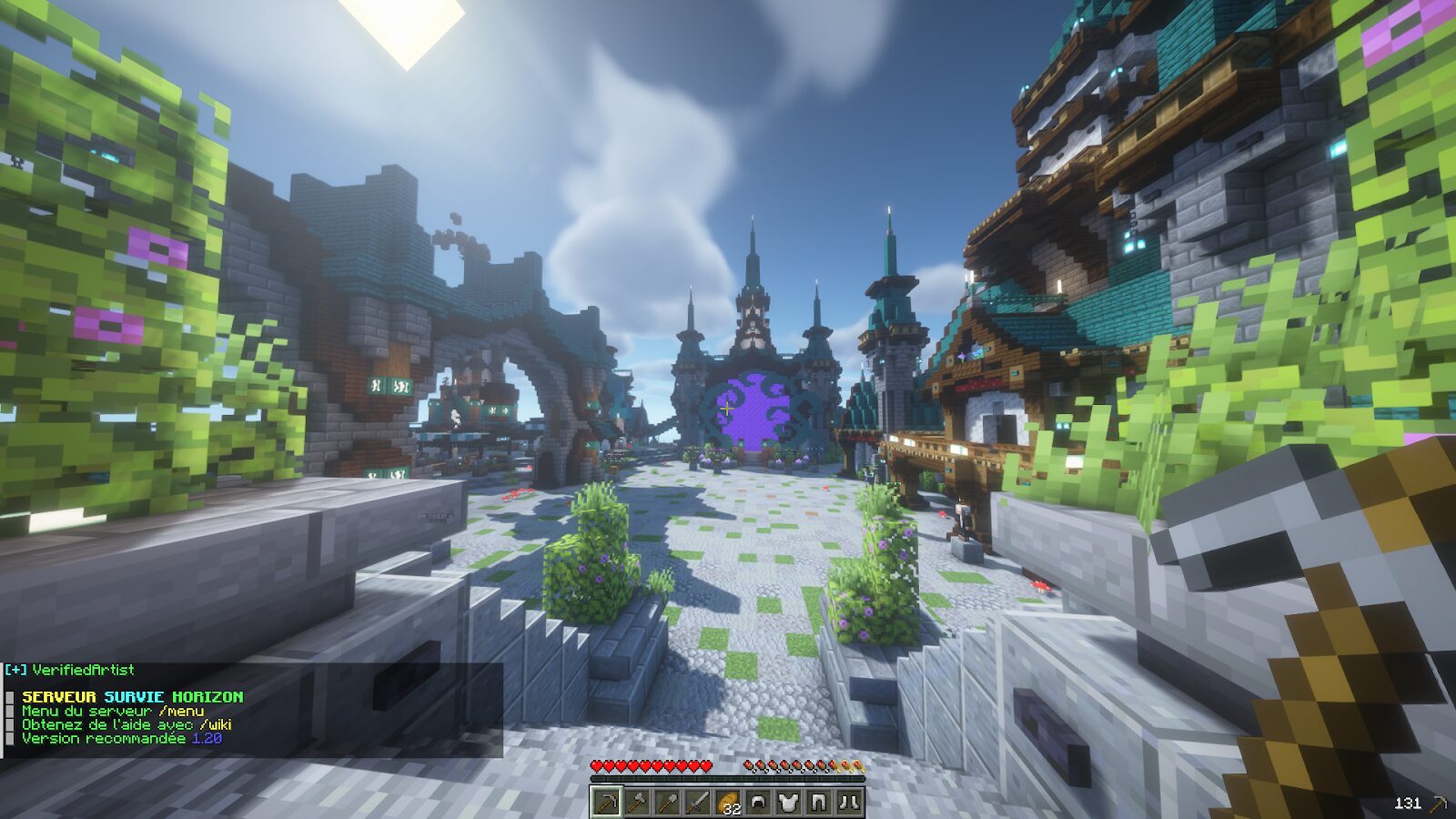
Task: Select the iron pickaxe hotbar slot
Action: (x=606, y=802)
